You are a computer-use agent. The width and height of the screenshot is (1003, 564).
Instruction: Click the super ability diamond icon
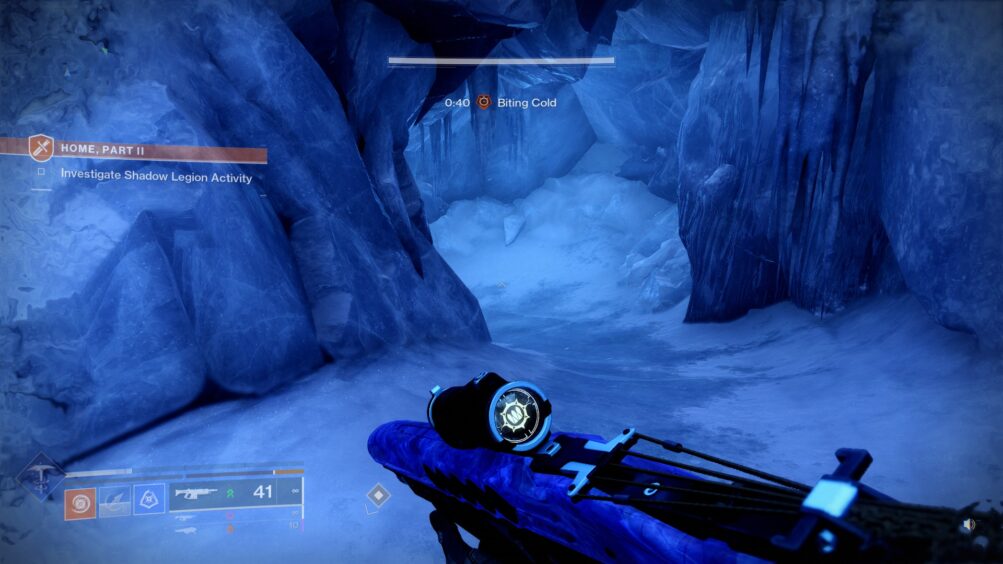coord(41,478)
